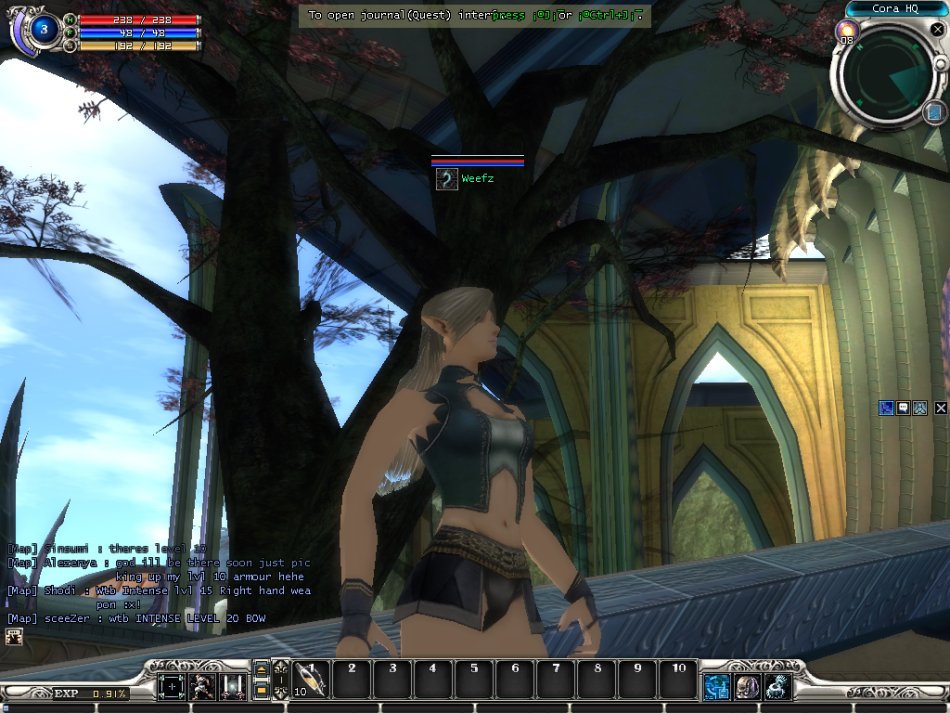
Task: Open the helmet head icon on bottom bar
Action: pyautogui.click(x=747, y=687)
